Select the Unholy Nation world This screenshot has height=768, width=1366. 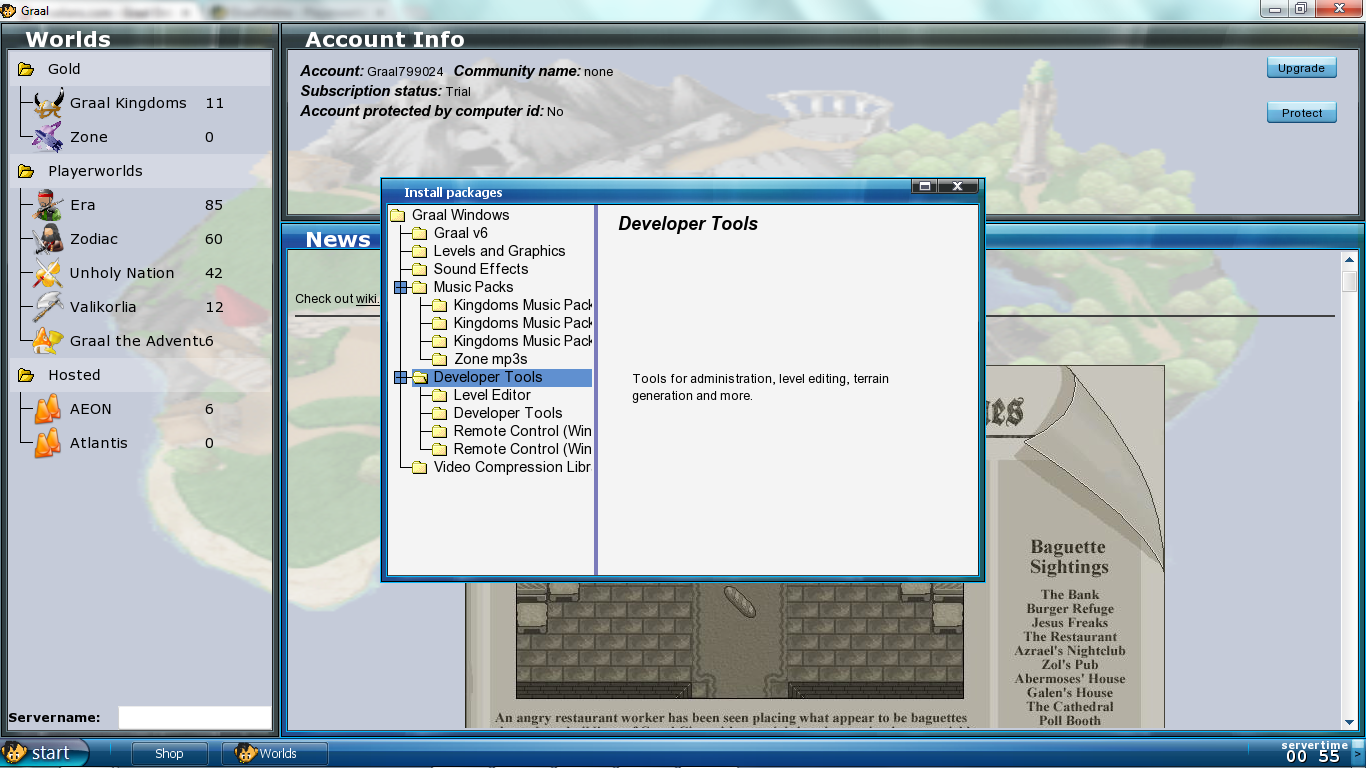tap(121, 273)
